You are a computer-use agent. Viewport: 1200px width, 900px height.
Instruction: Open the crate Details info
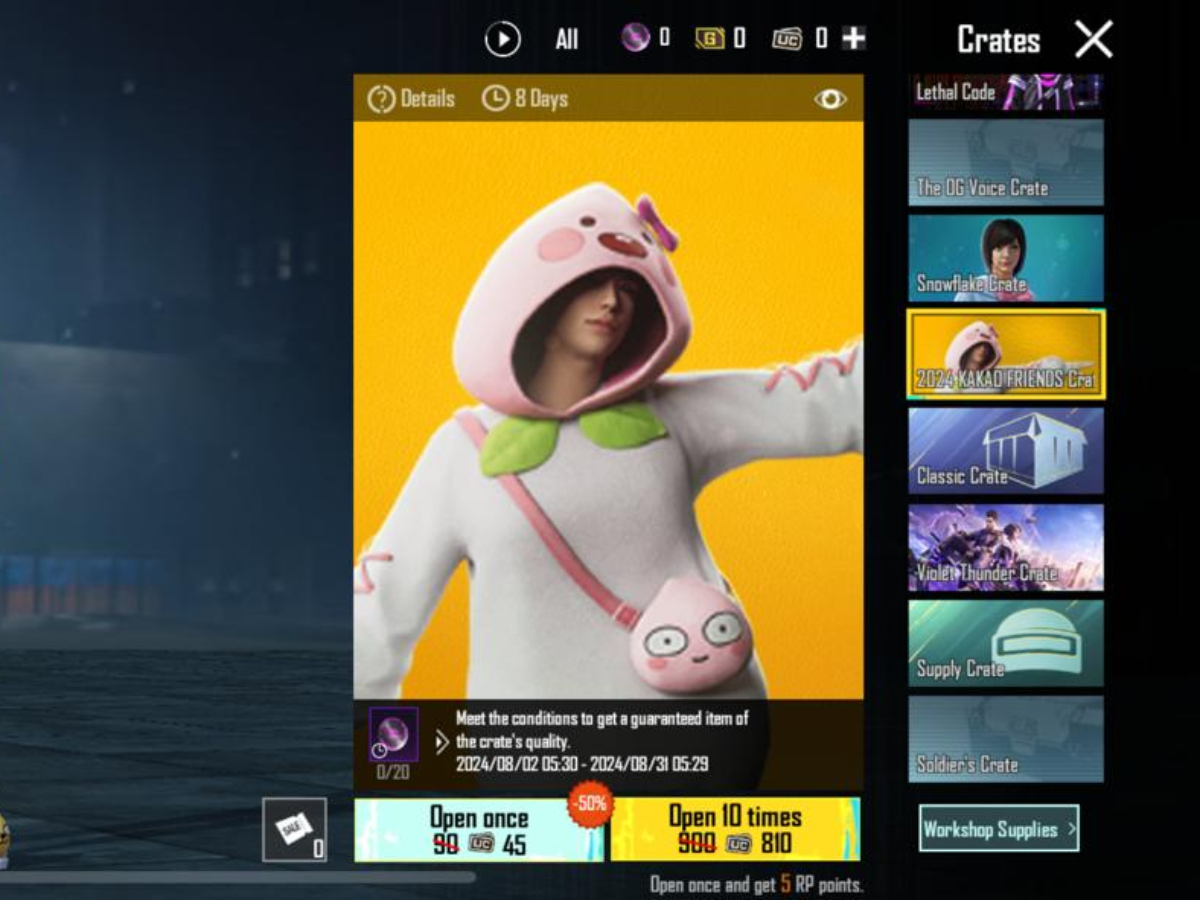[411, 99]
